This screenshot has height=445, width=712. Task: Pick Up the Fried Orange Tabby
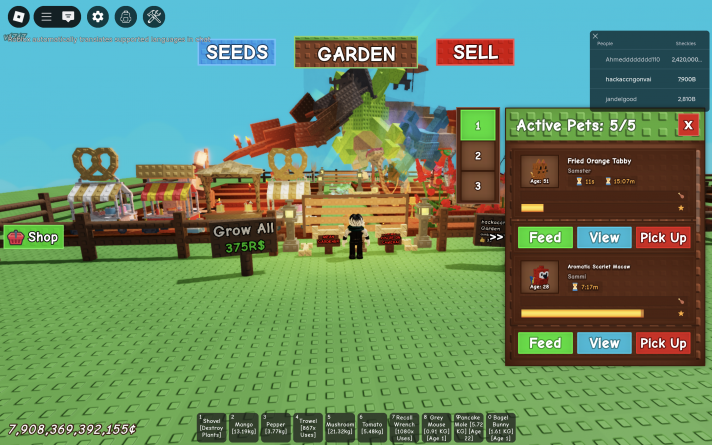(663, 237)
